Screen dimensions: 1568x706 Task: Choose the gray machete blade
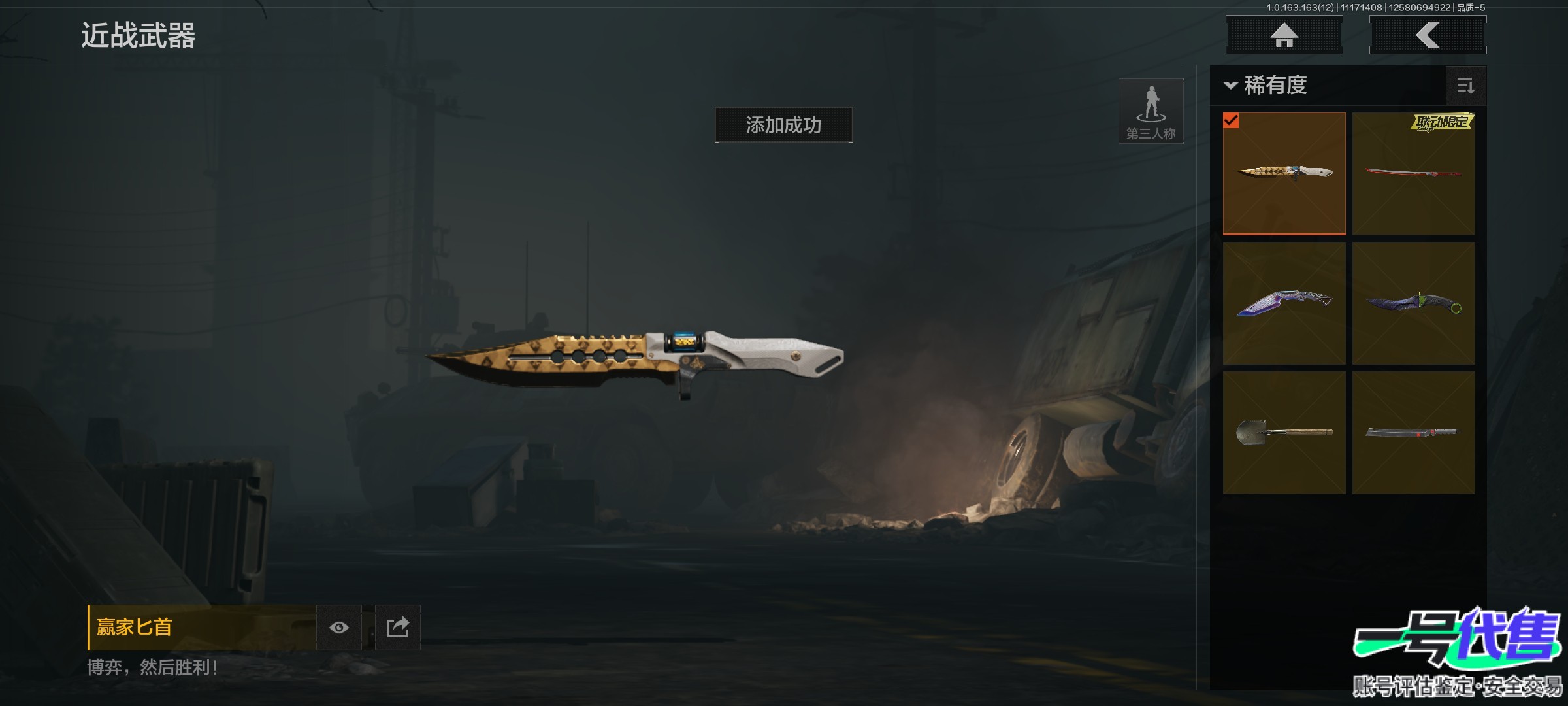[1413, 433]
